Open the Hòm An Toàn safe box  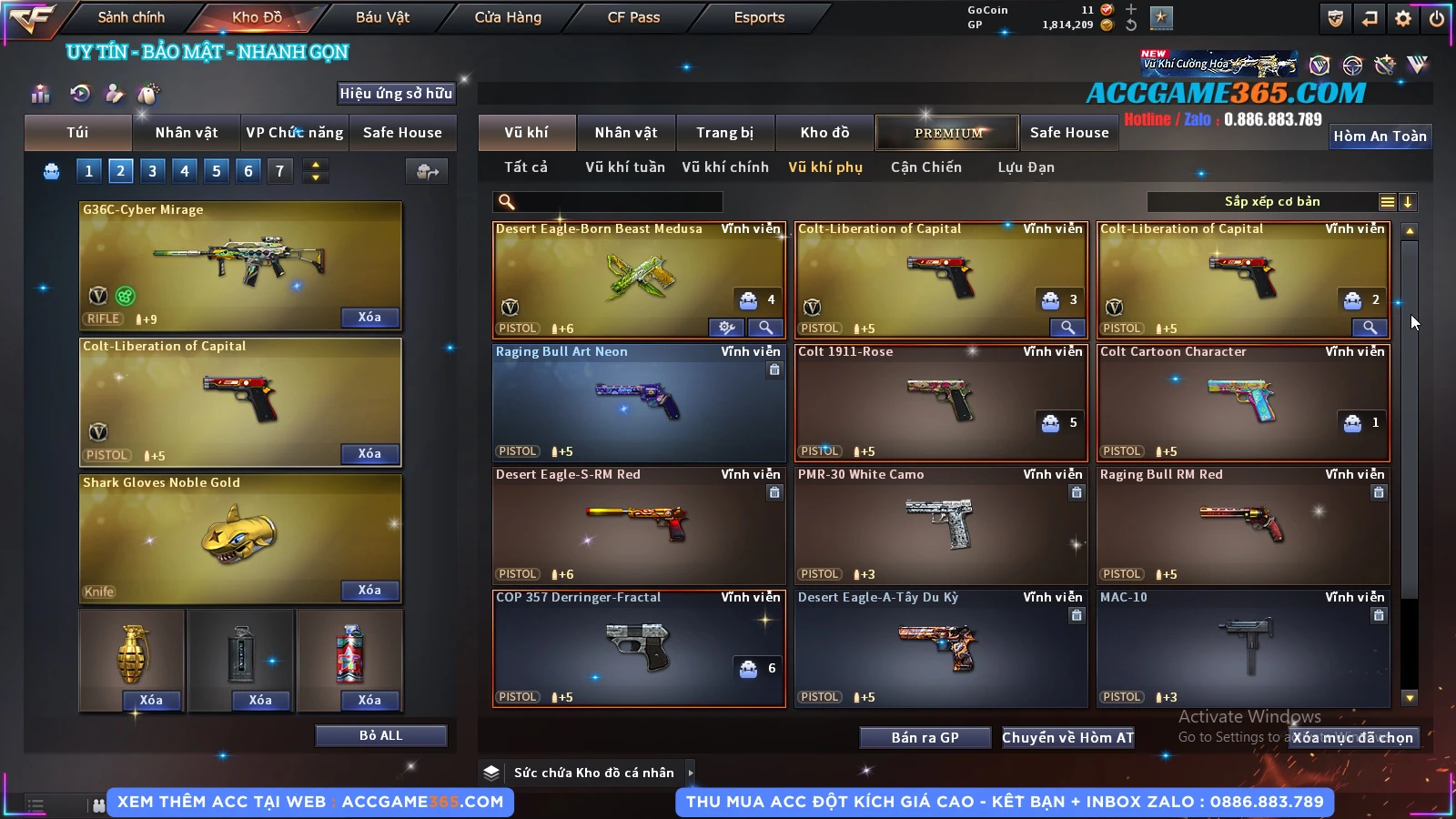point(1380,136)
